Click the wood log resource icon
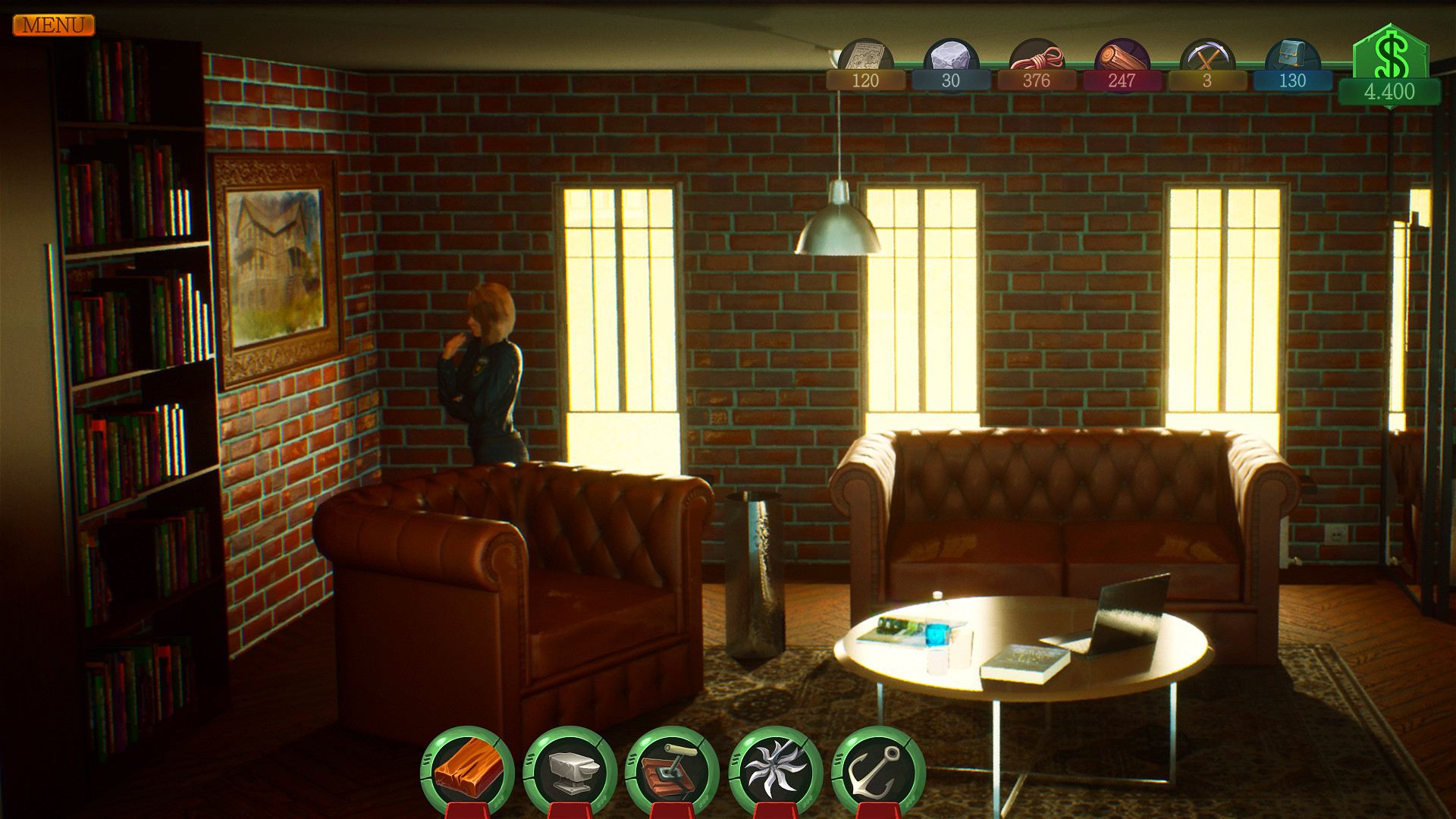This screenshot has height=819, width=1456. [x=1120, y=55]
